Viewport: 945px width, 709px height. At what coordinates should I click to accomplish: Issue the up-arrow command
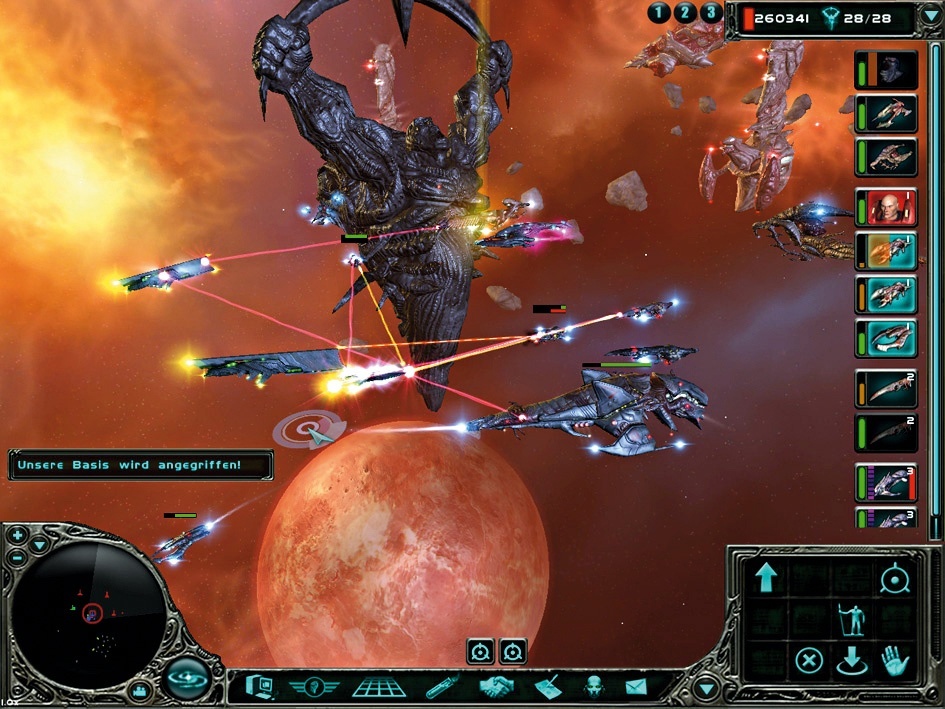pos(765,578)
